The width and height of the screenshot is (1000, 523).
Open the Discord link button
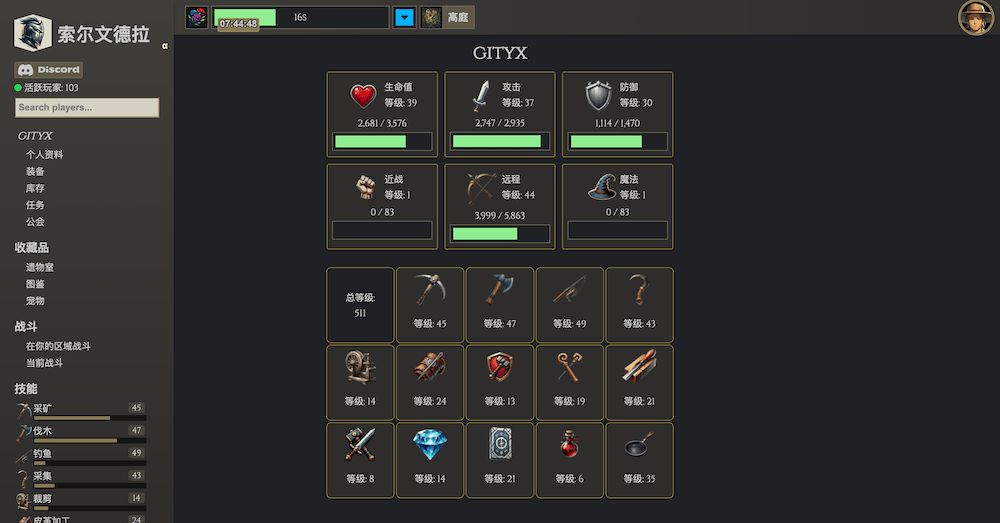coord(49,70)
